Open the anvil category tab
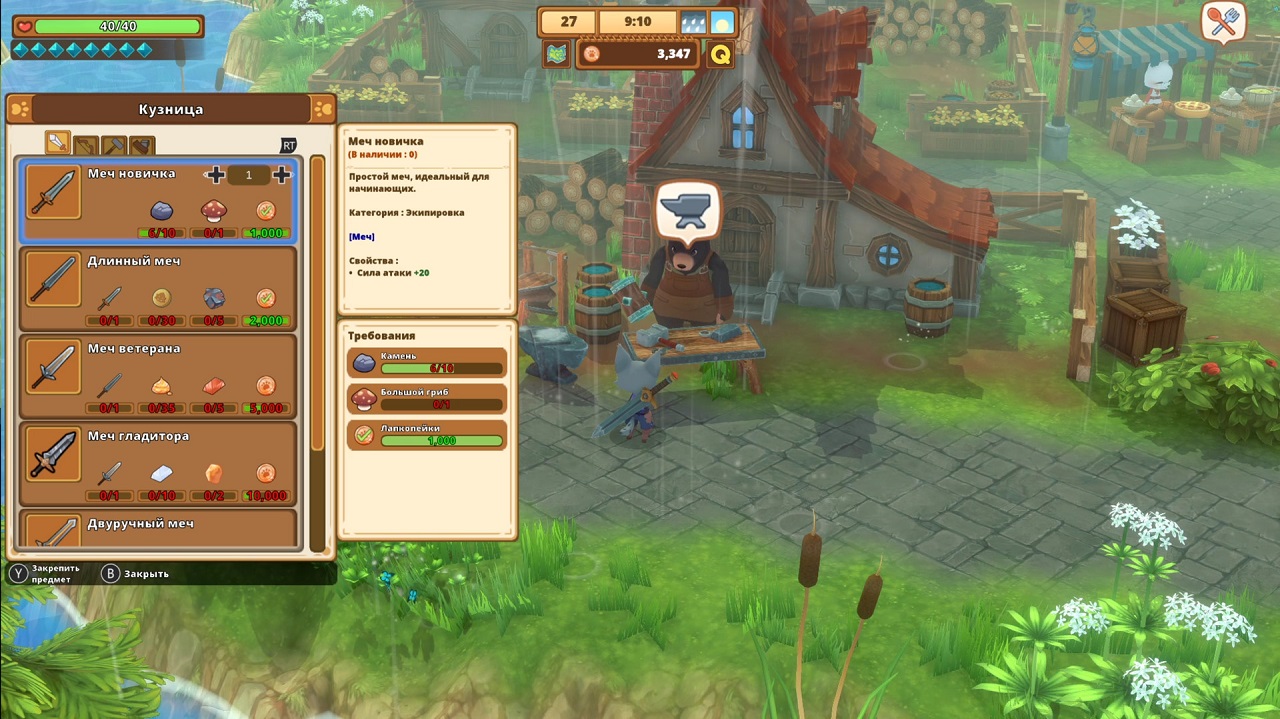 pyautogui.click(x=142, y=145)
